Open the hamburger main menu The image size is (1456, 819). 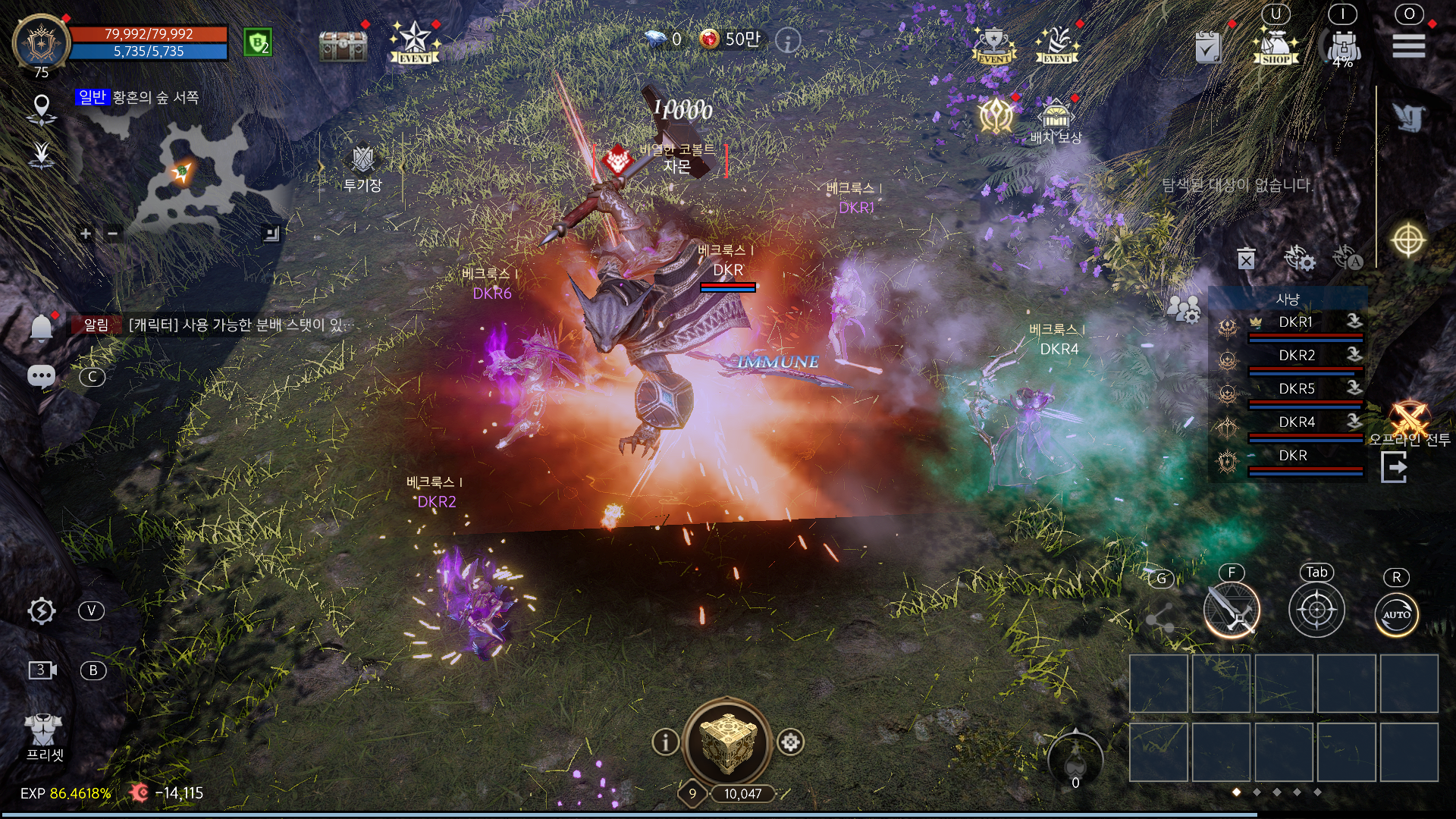[1408, 45]
